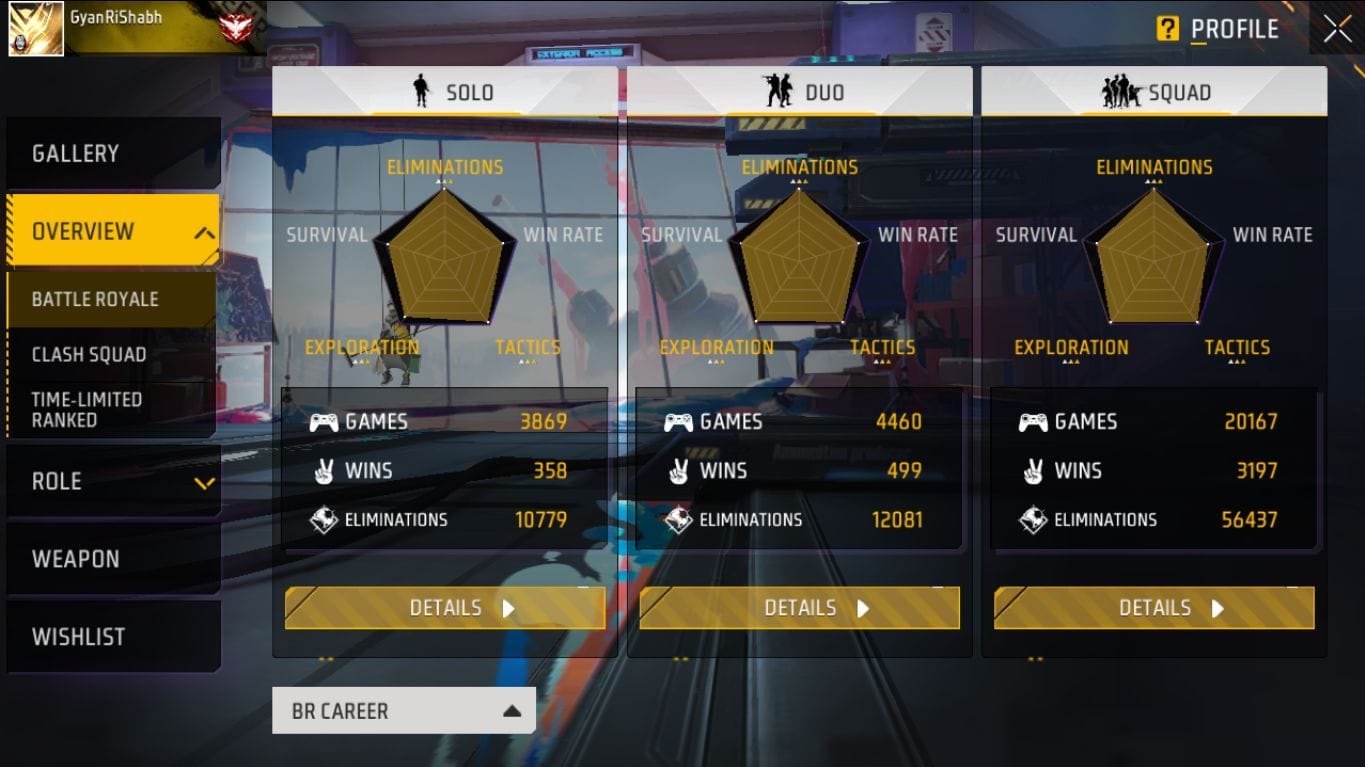The width and height of the screenshot is (1365, 767).
Task: Click the Solo radar pentagon chart
Action: pos(444,258)
